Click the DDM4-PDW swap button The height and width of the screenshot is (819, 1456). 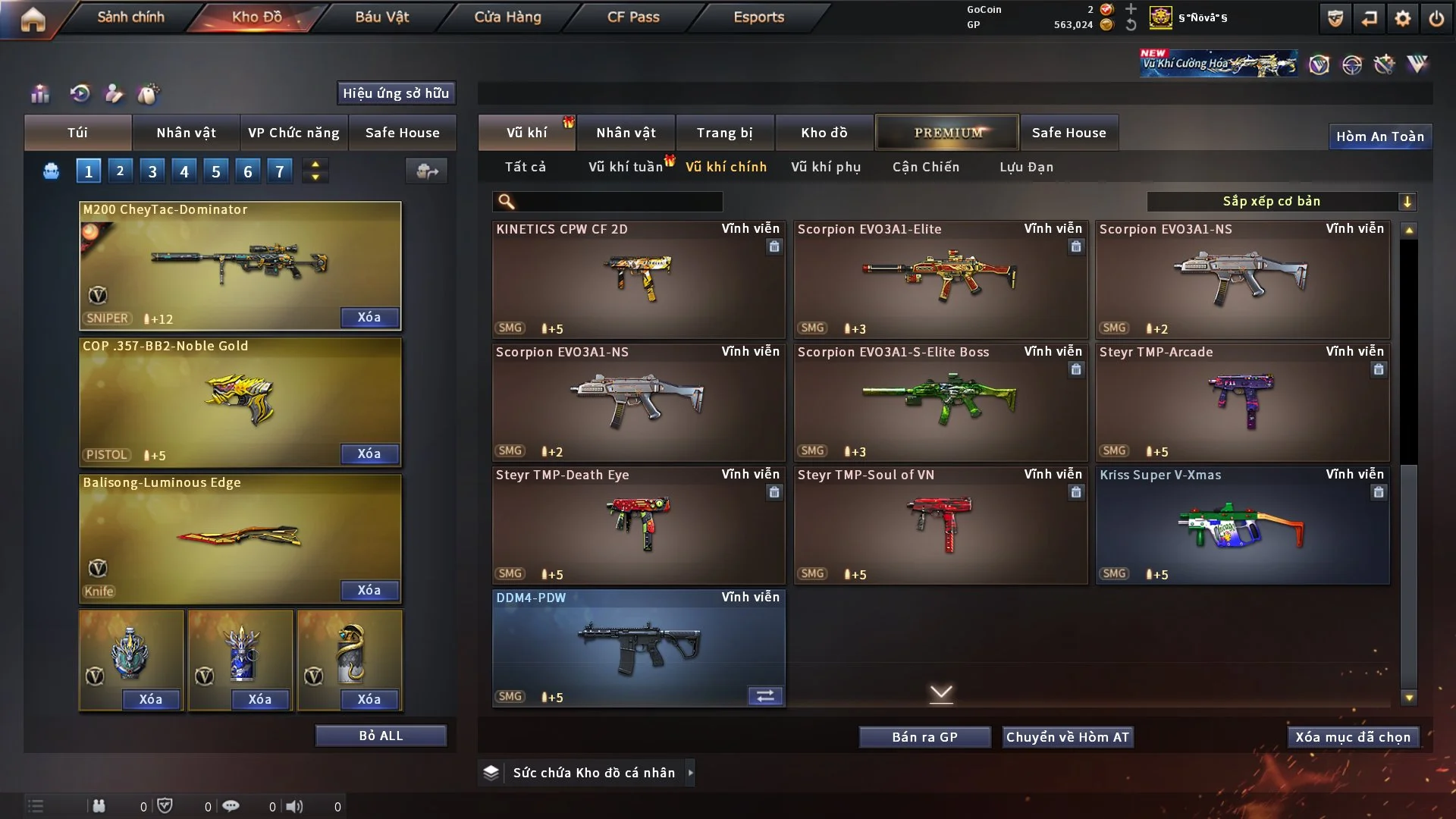pos(765,696)
